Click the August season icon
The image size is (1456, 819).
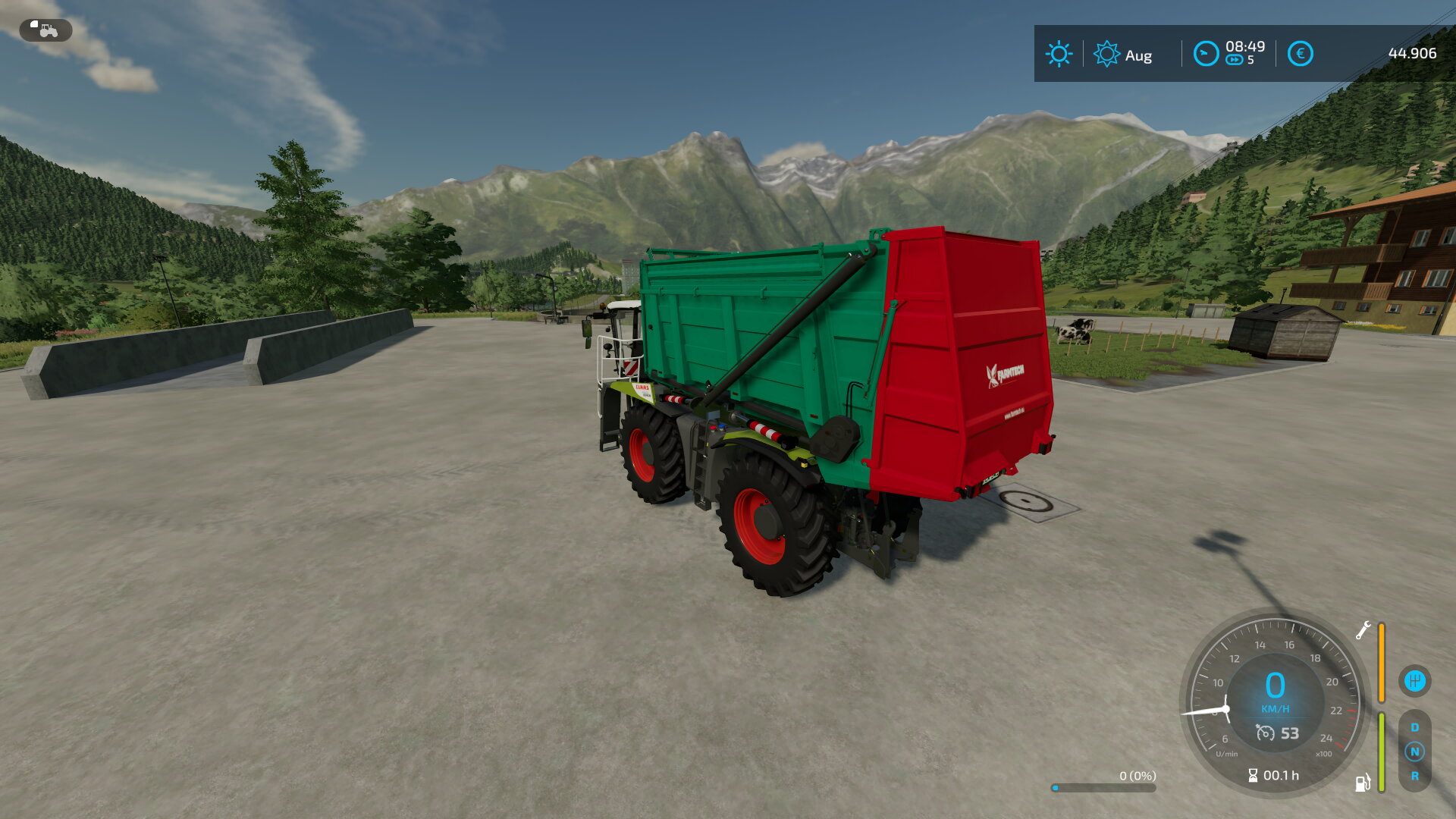click(x=1106, y=54)
